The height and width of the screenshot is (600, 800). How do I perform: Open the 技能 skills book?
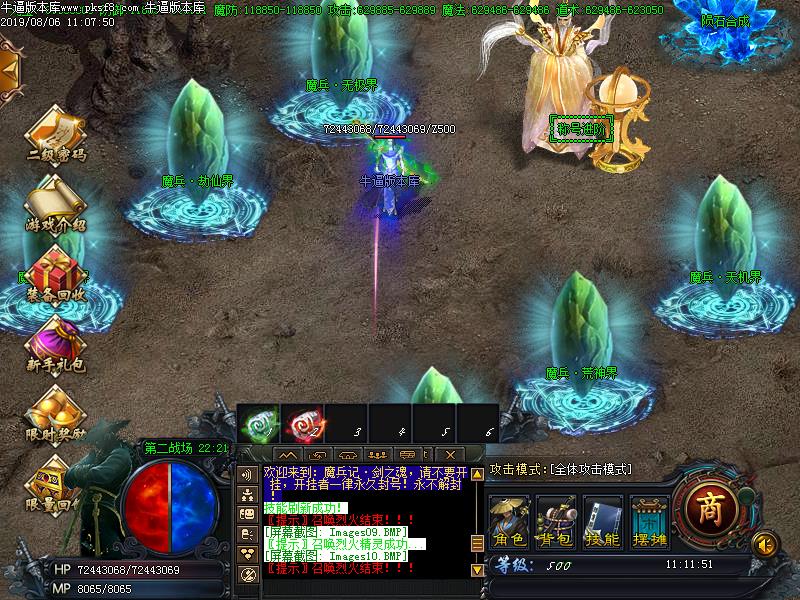tap(602, 523)
